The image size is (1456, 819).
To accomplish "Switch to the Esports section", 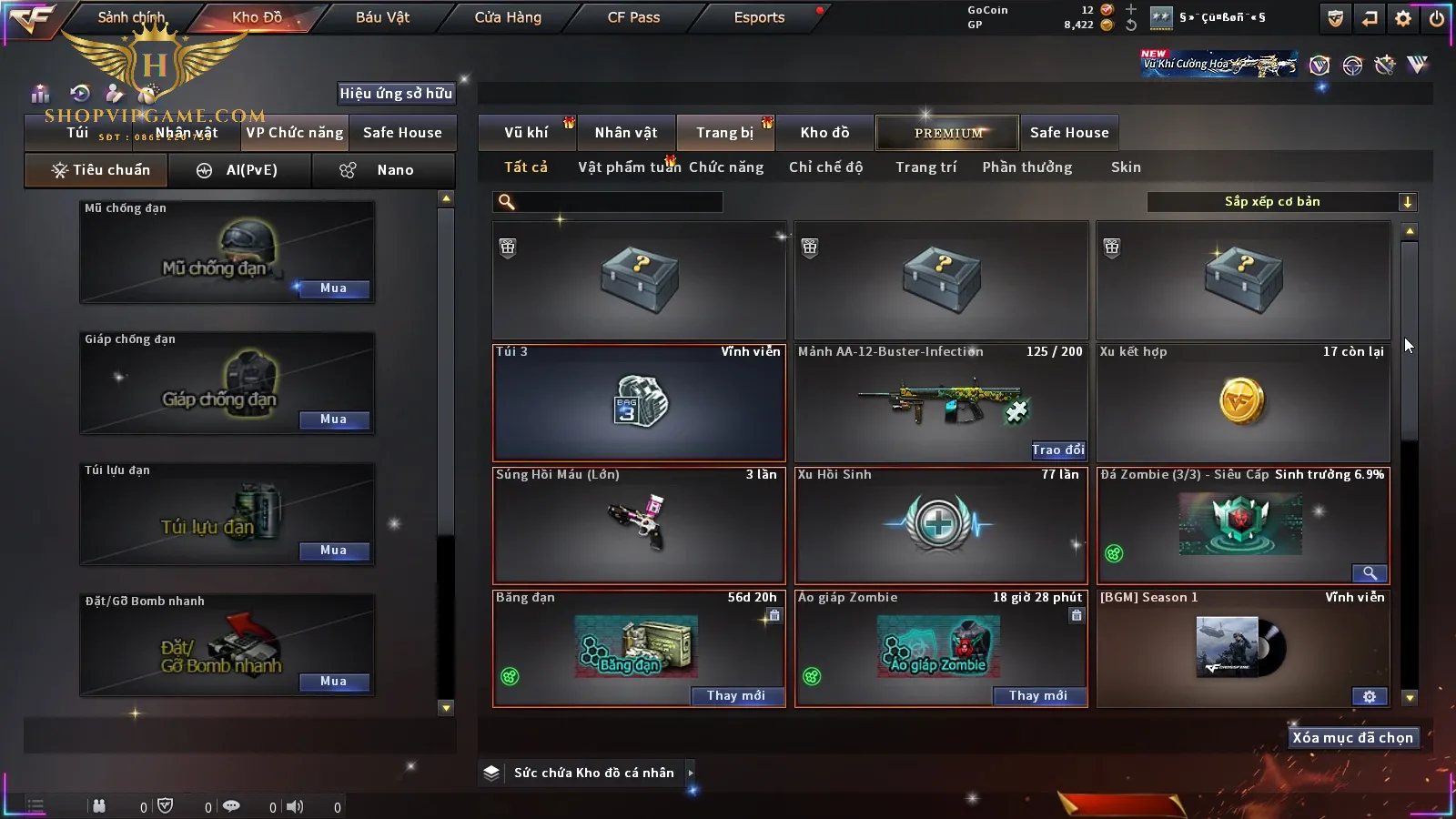I will [x=759, y=17].
